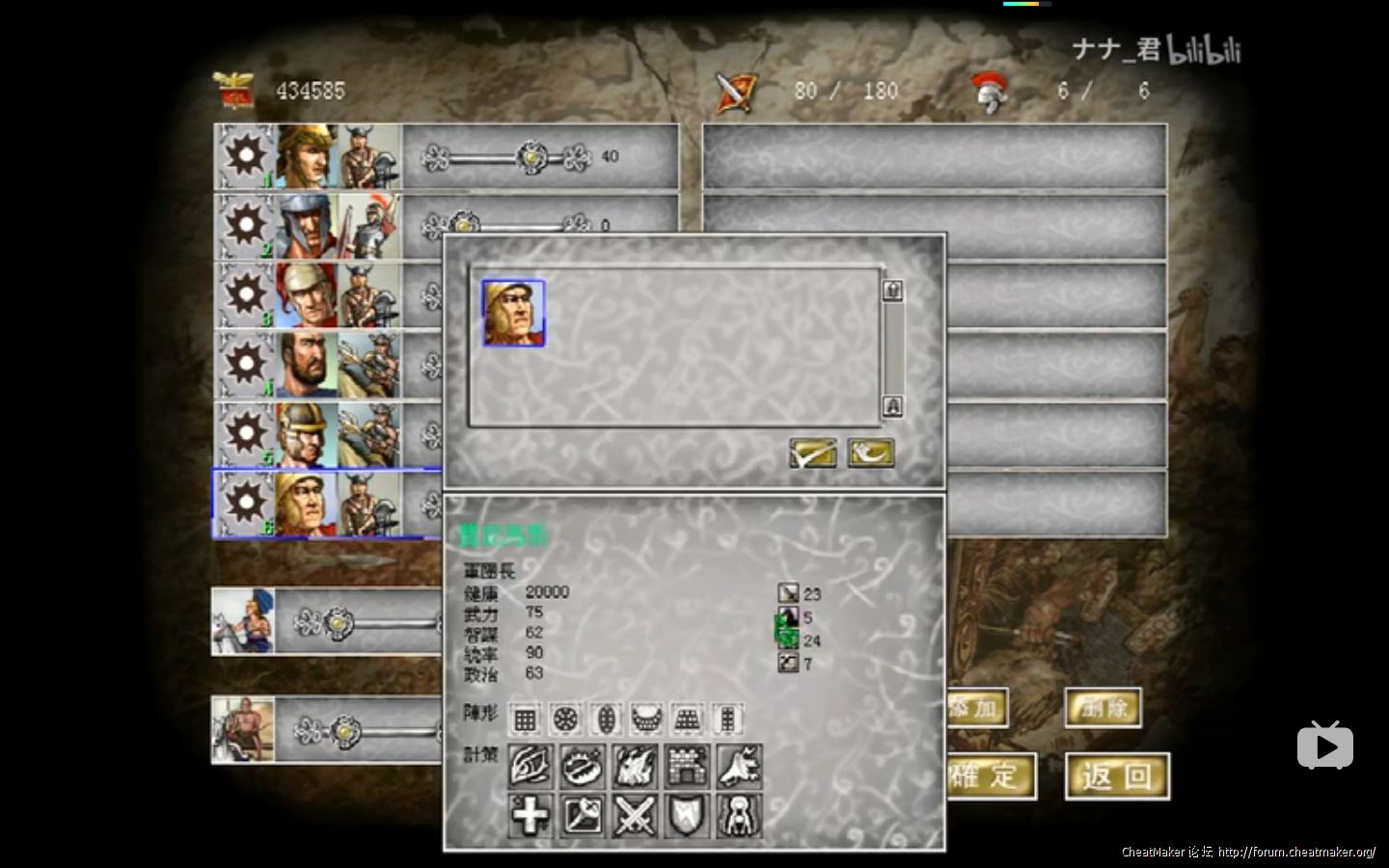Click the 添加 (Add) button
The width and height of the screenshot is (1389, 868).
coord(976,708)
